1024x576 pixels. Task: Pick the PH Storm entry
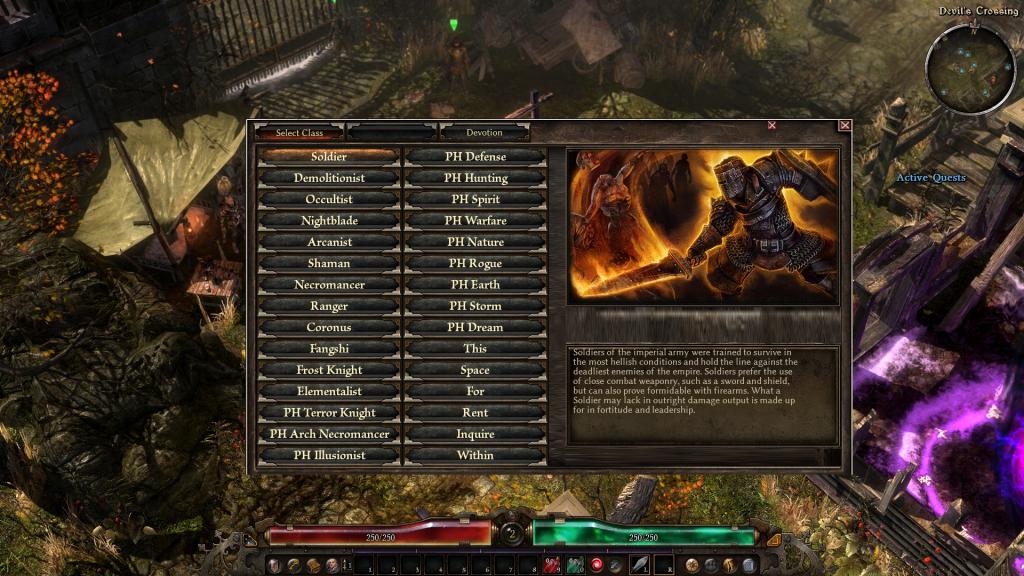(x=475, y=306)
